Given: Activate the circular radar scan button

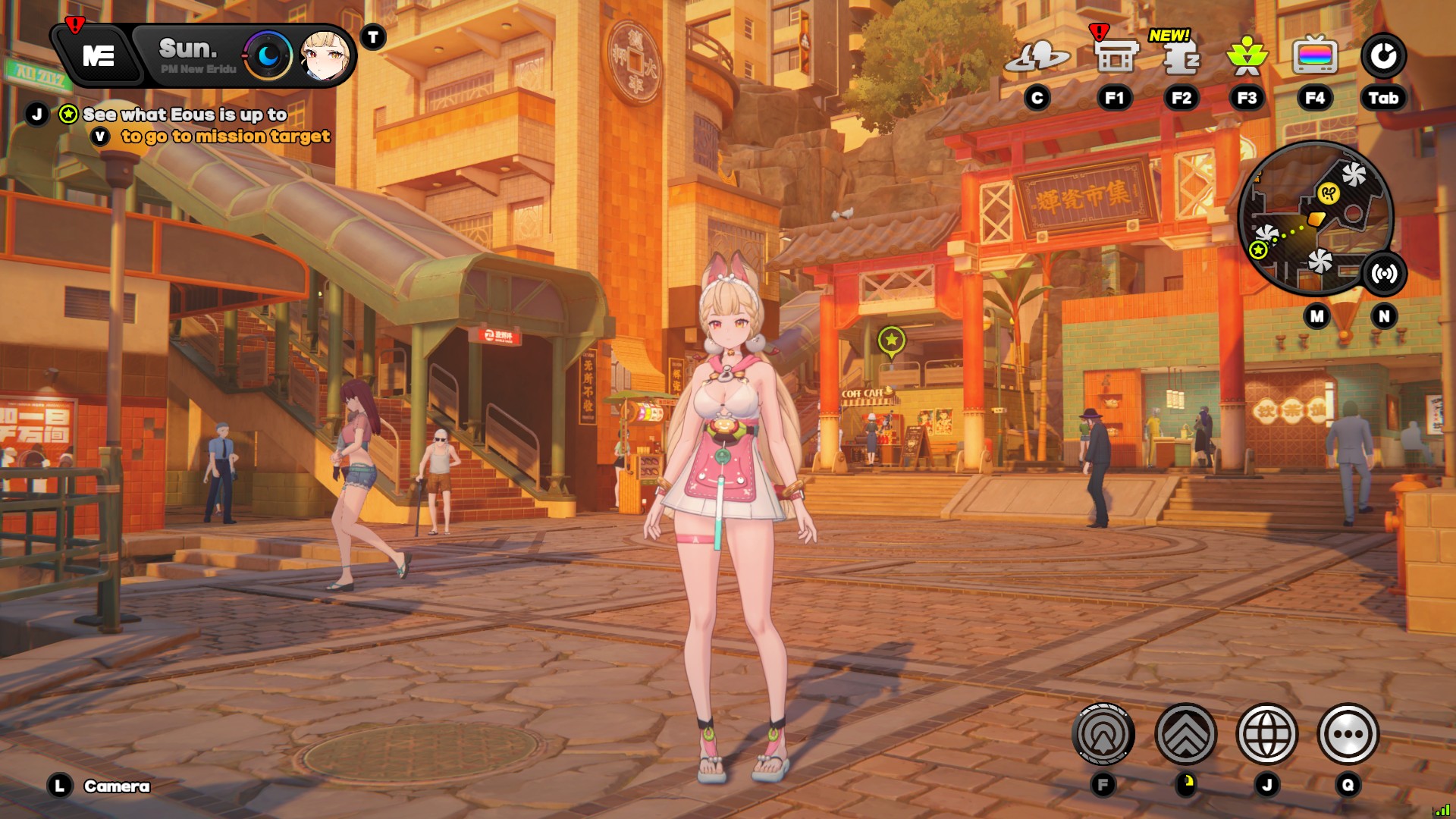Looking at the screenshot, I should 1103,734.
